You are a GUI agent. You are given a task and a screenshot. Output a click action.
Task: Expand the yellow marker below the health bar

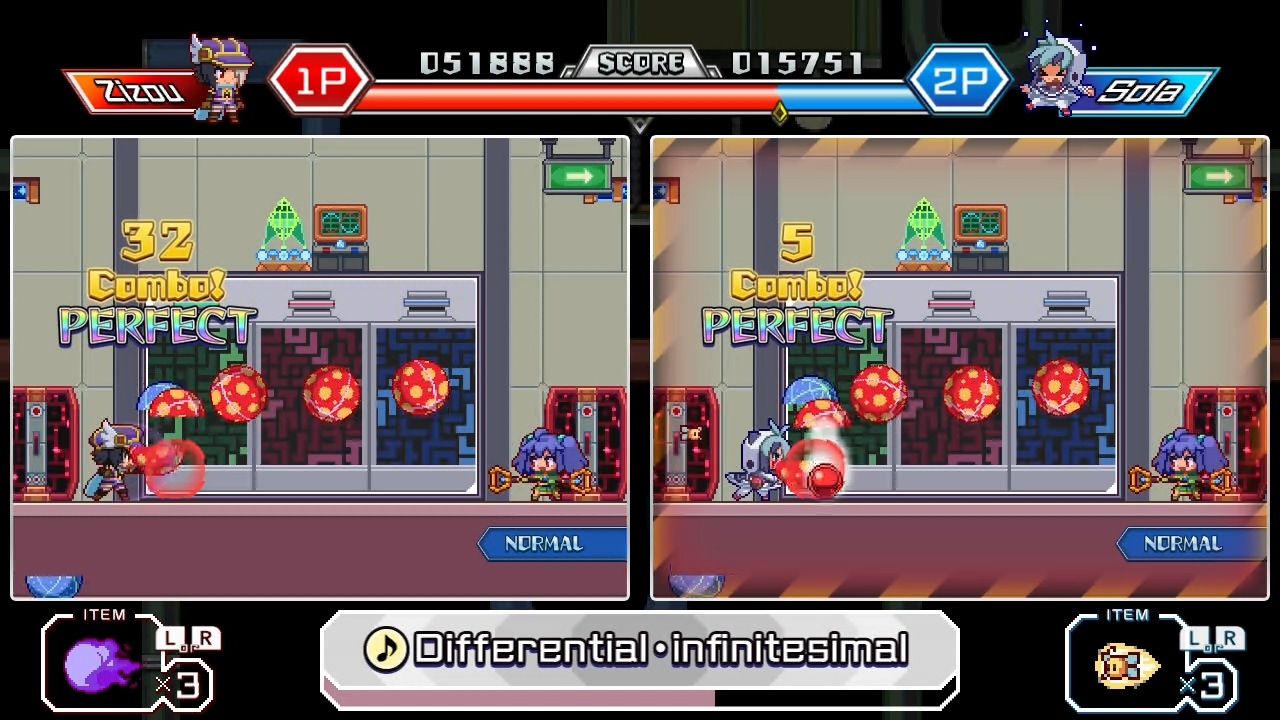[780, 113]
